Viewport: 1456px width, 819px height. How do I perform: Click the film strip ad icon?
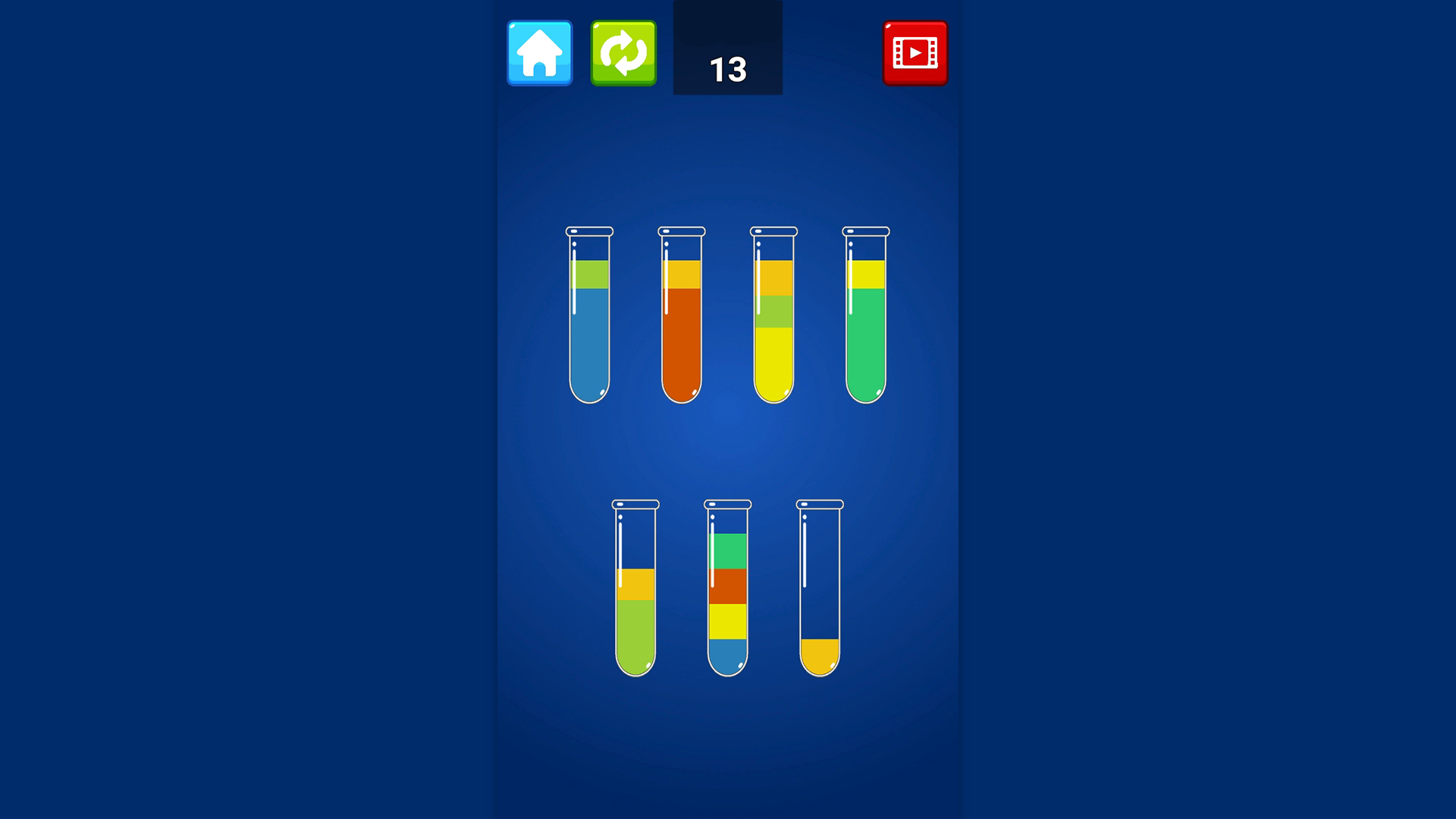point(915,53)
